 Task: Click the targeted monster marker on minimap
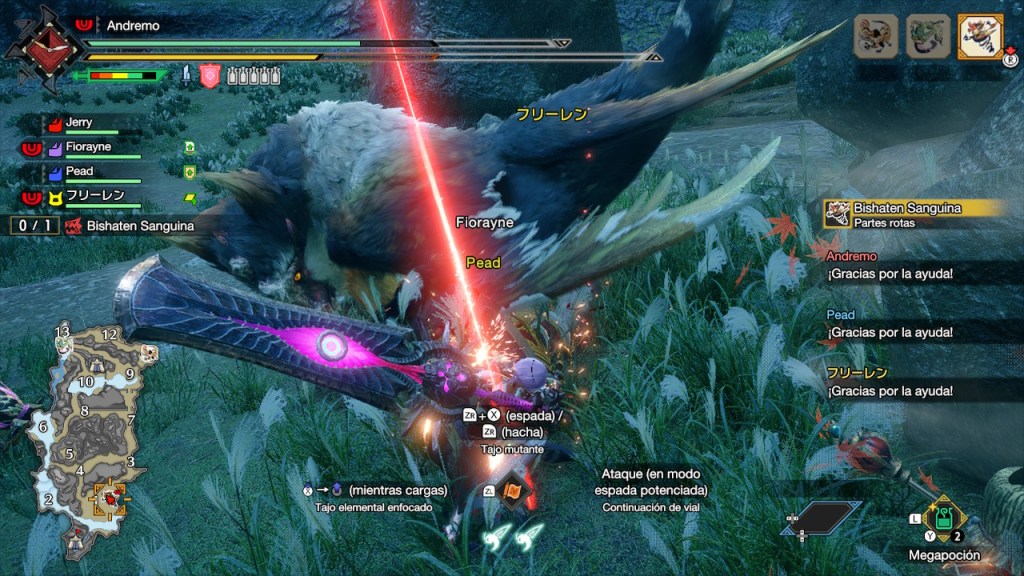tap(109, 496)
